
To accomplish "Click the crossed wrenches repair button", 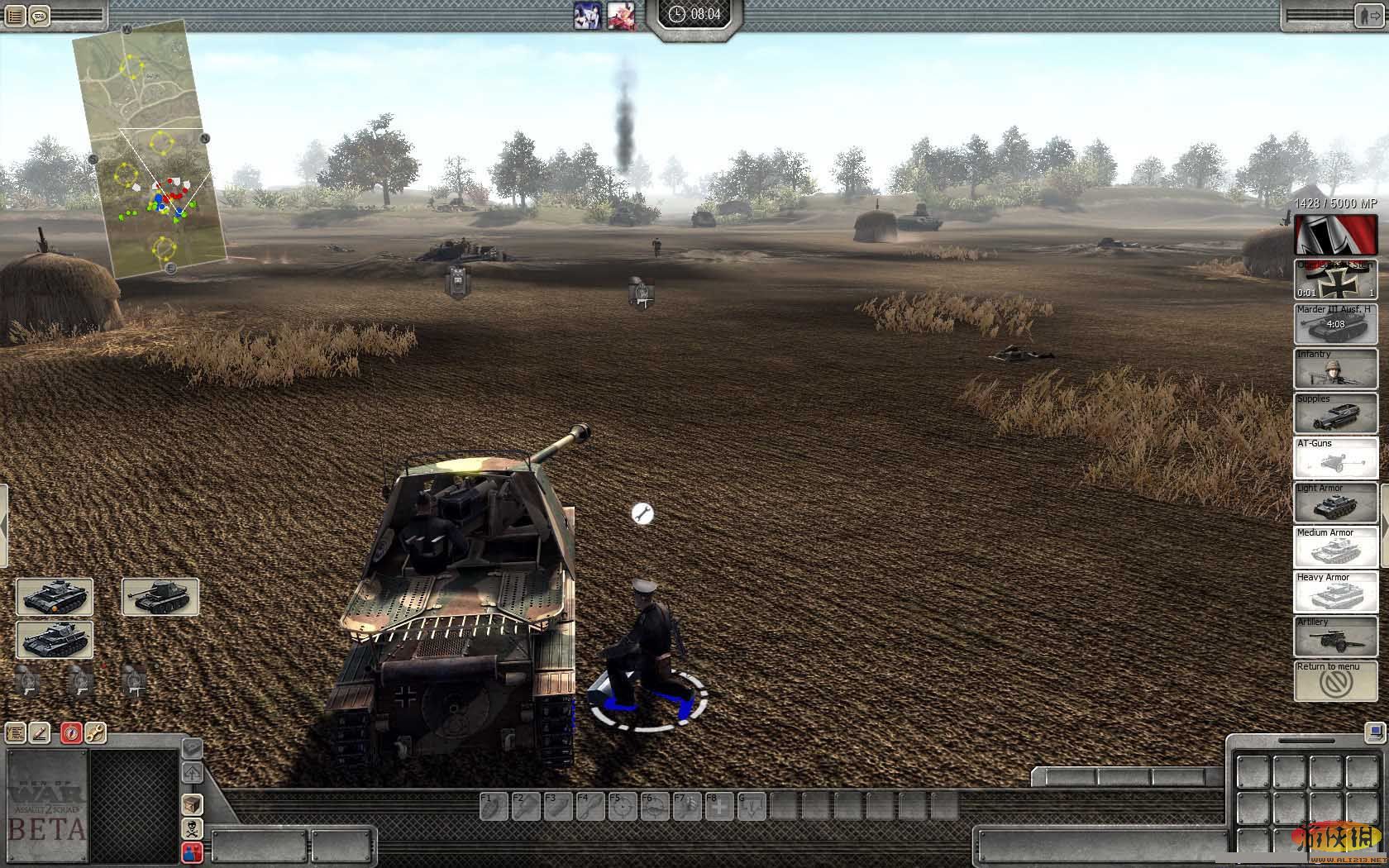I will coord(95,733).
